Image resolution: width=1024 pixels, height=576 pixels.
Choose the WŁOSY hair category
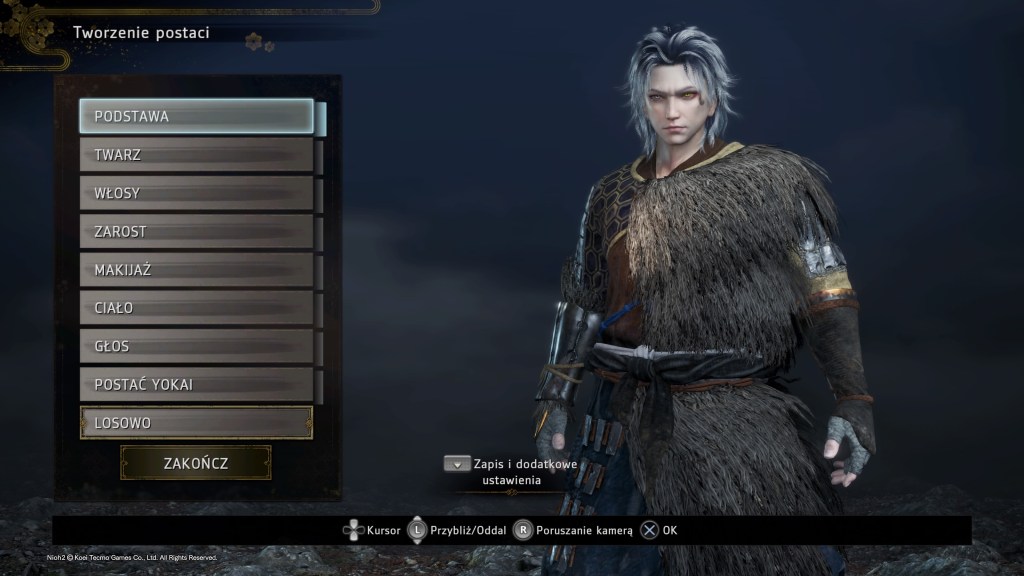197,193
